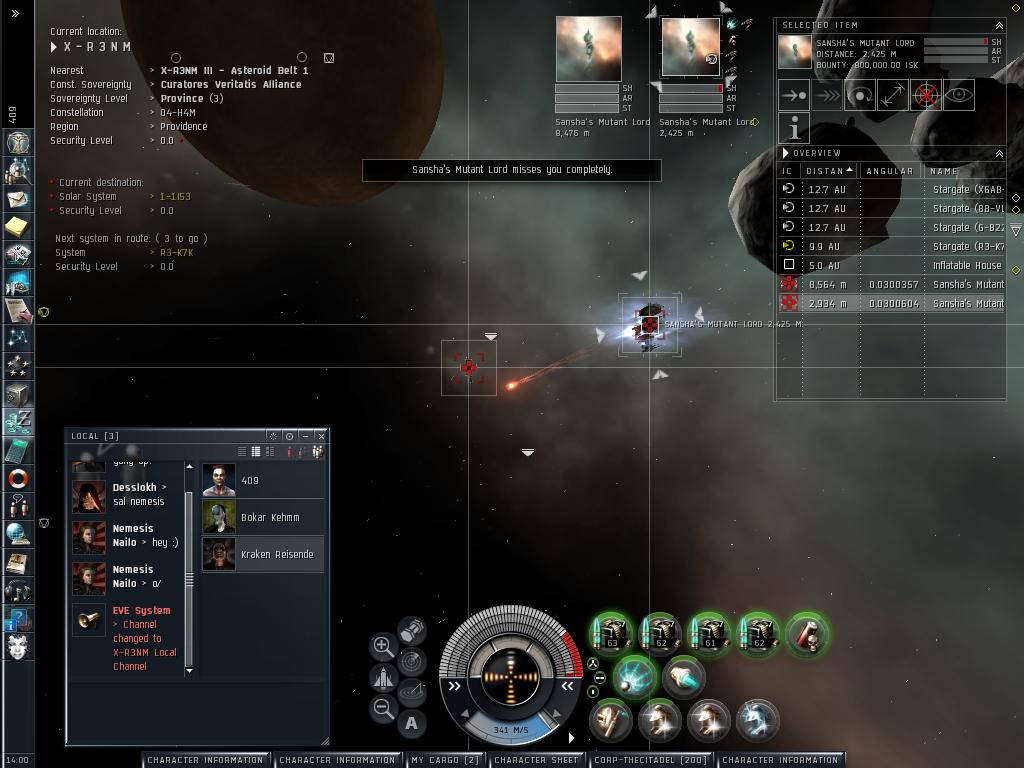
Task: Open the Corp-TheCitadel channel tab
Action: (x=650, y=760)
